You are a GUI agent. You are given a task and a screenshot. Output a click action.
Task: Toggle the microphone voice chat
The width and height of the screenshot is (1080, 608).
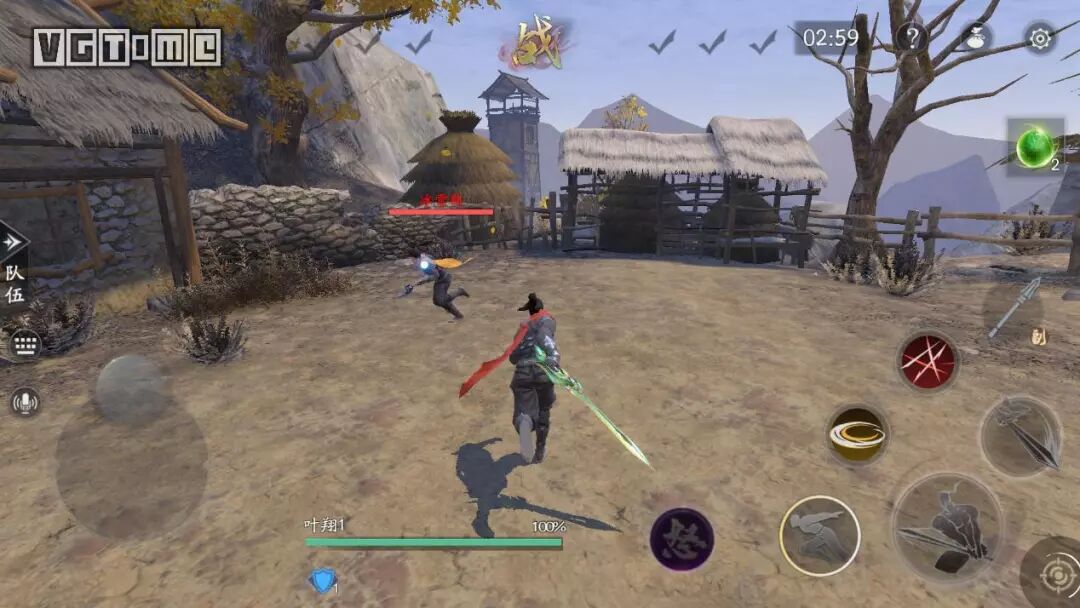(25, 402)
